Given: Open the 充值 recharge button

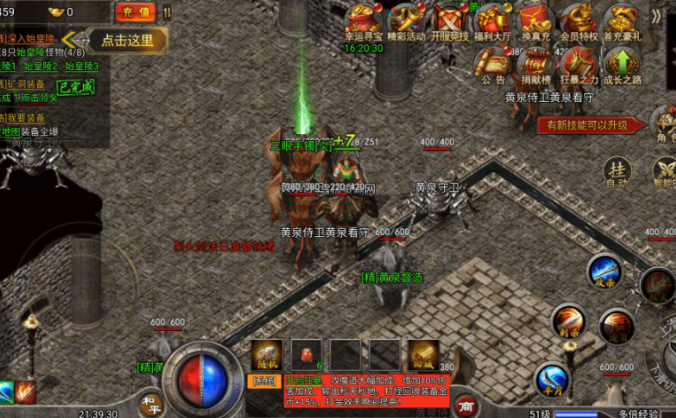Looking at the screenshot, I should pos(136,12).
